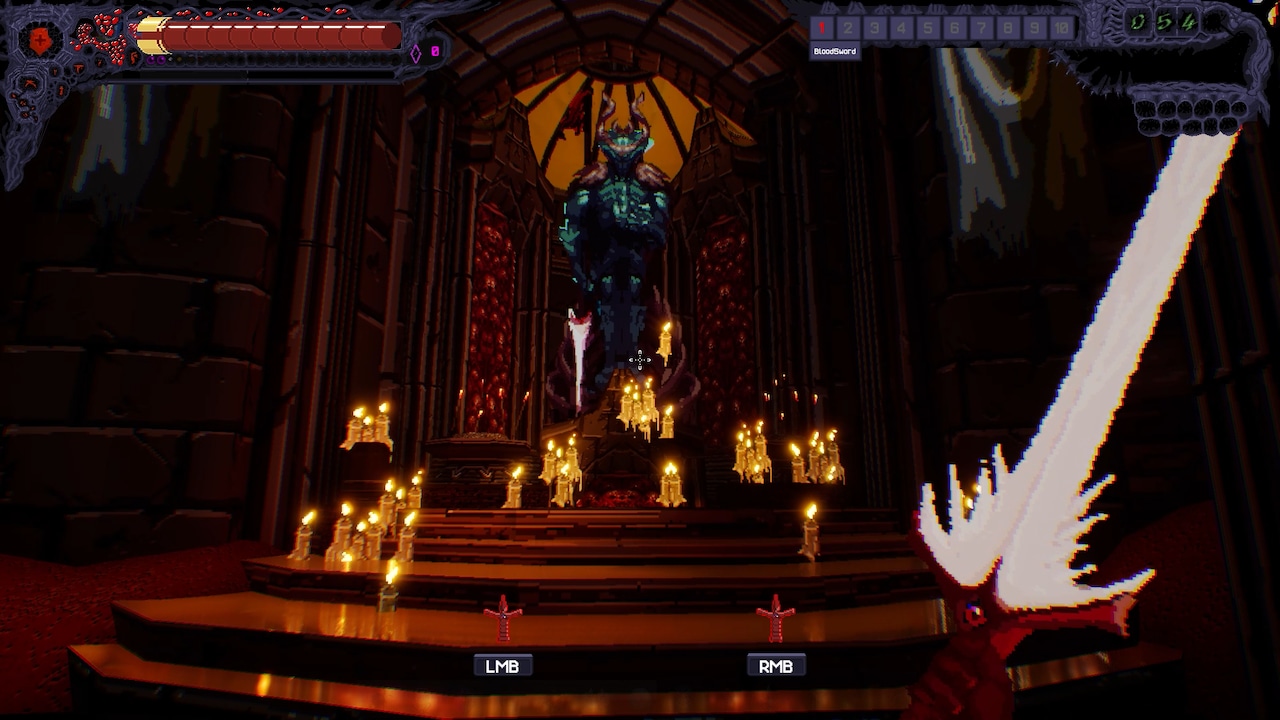Expand hotbar slot 6
1280x720 pixels.
coord(954,28)
